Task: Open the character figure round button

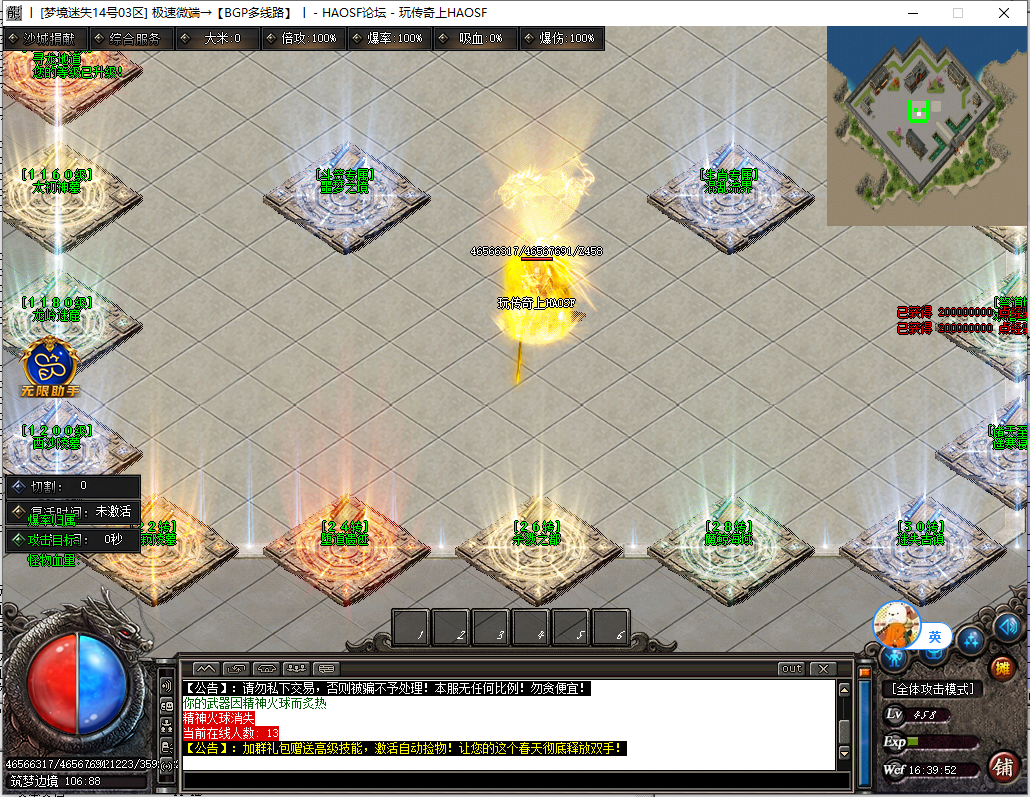Action: [x=894, y=658]
